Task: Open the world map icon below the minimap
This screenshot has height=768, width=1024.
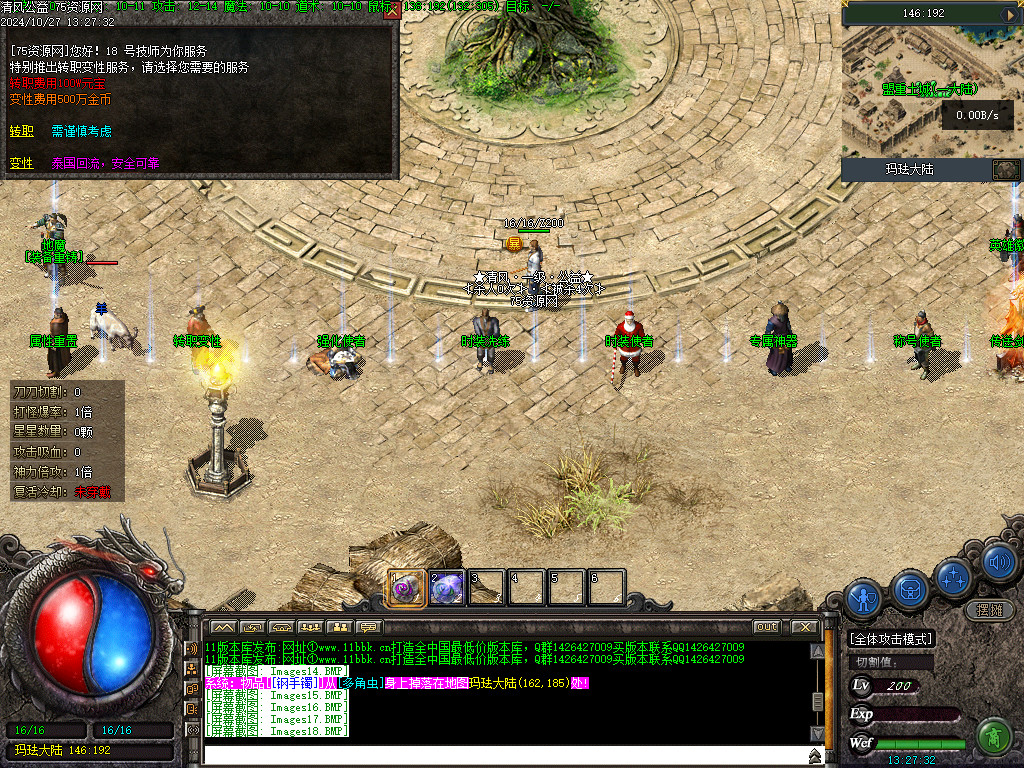Action: click(1004, 169)
